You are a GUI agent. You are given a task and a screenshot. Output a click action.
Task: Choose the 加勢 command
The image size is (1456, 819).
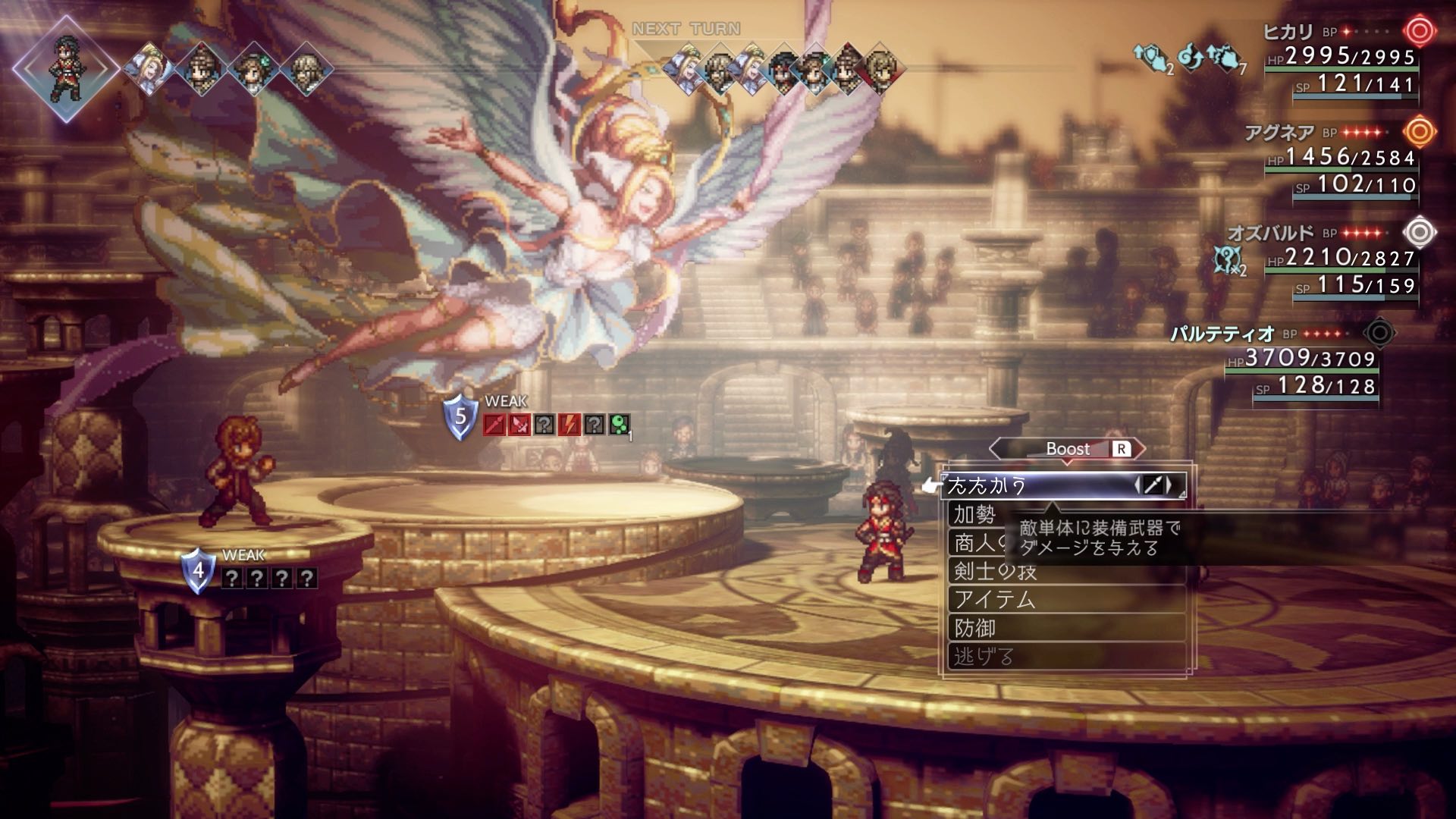[975, 515]
